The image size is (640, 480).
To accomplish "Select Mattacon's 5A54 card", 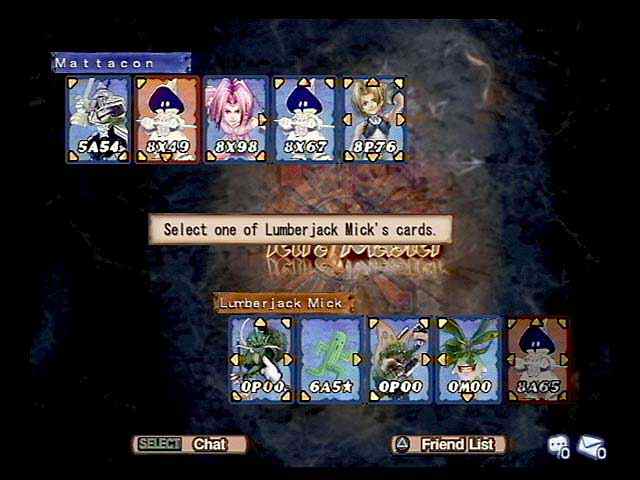I will [x=99, y=119].
